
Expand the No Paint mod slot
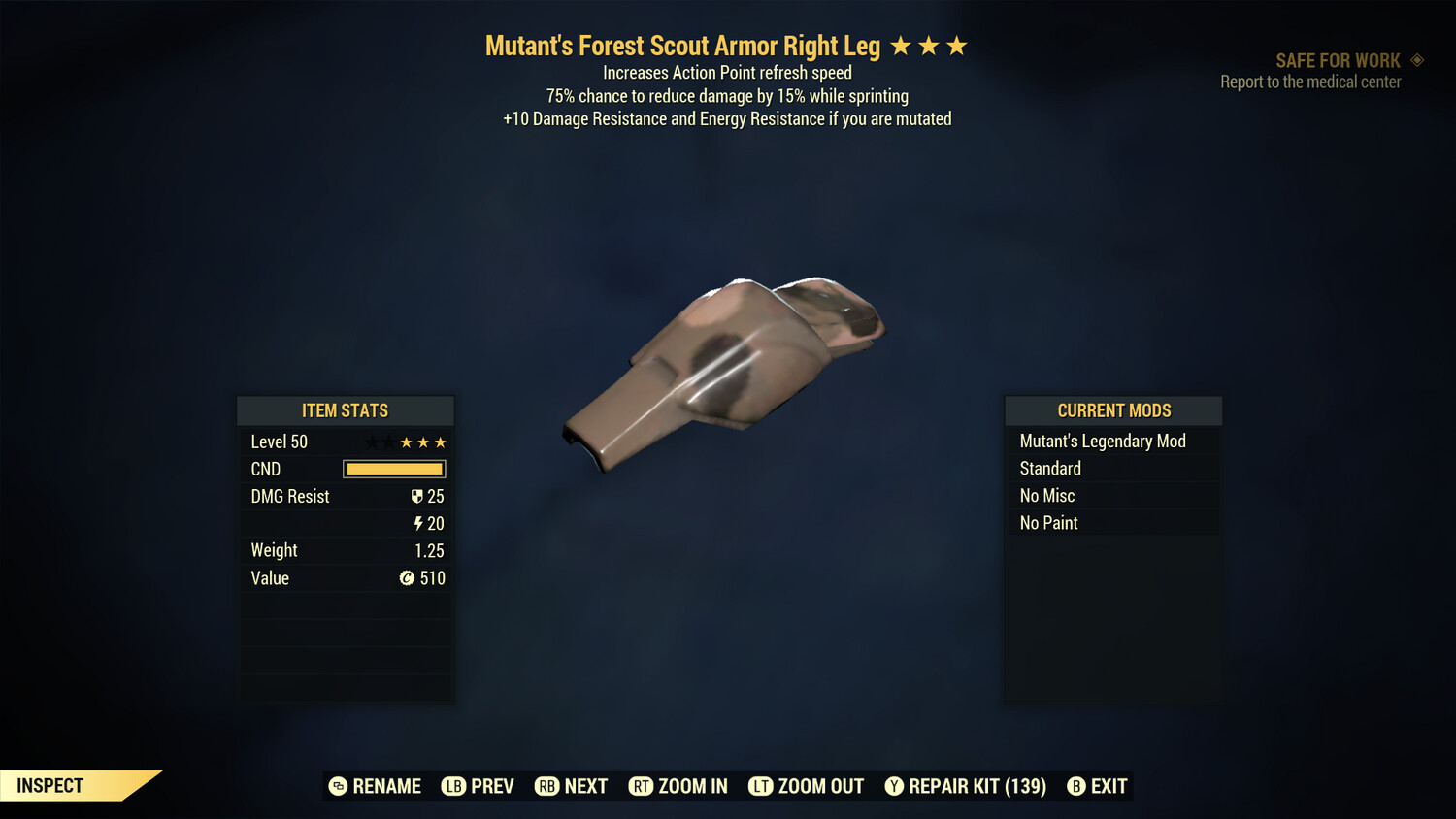click(x=1049, y=522)
